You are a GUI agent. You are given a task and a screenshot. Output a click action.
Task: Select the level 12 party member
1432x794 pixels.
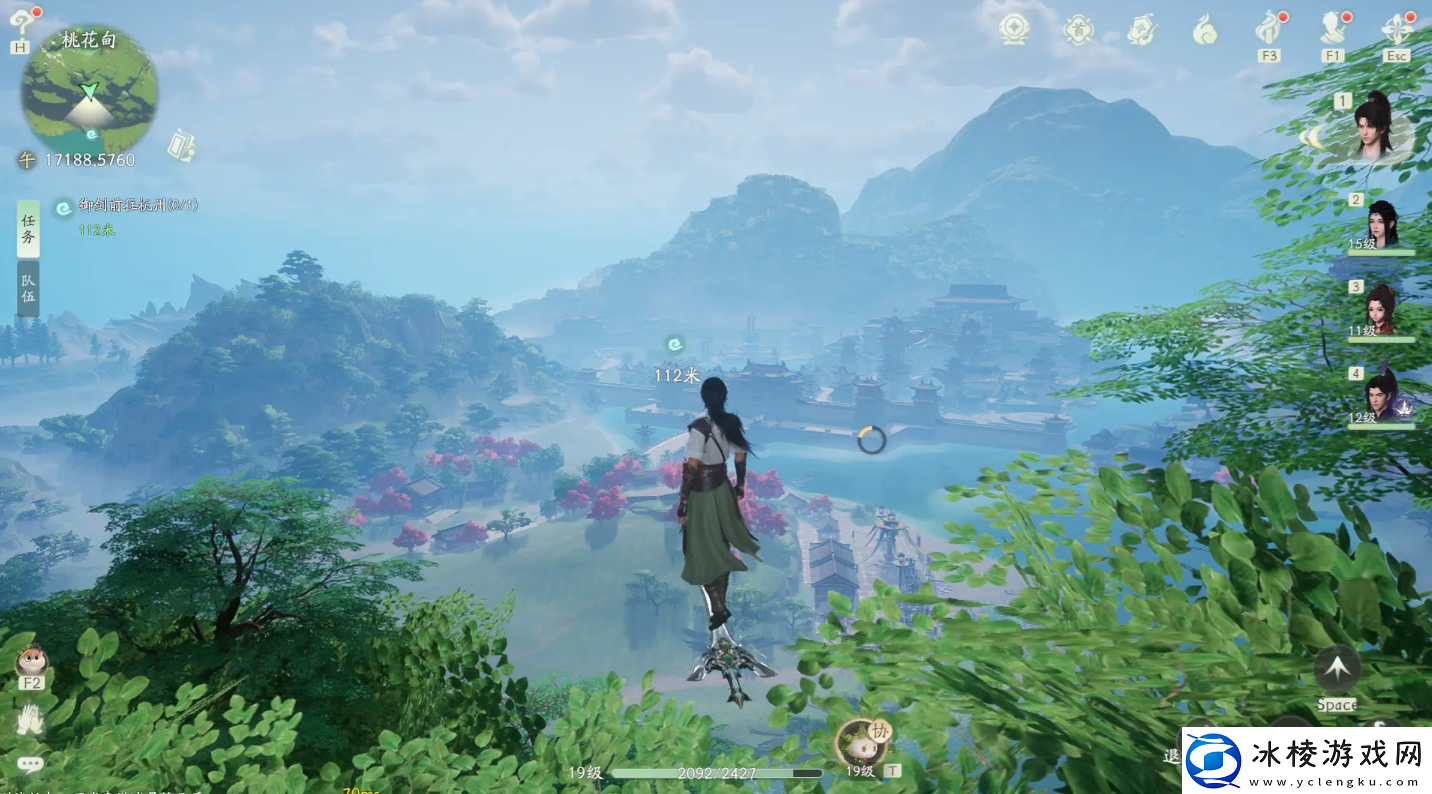(1382, 397)
